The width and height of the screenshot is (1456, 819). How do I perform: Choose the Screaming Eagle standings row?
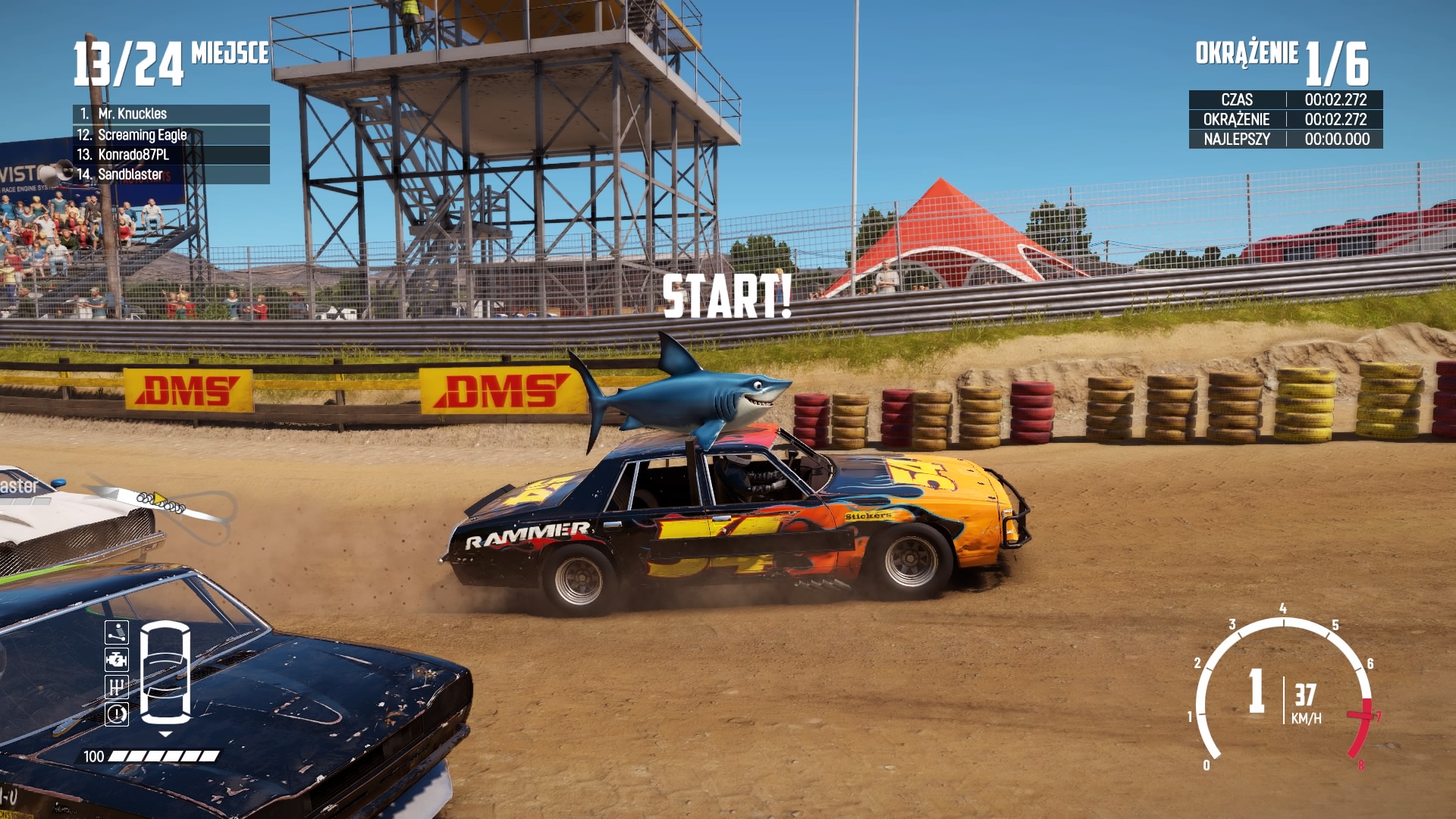click(171, 135)
